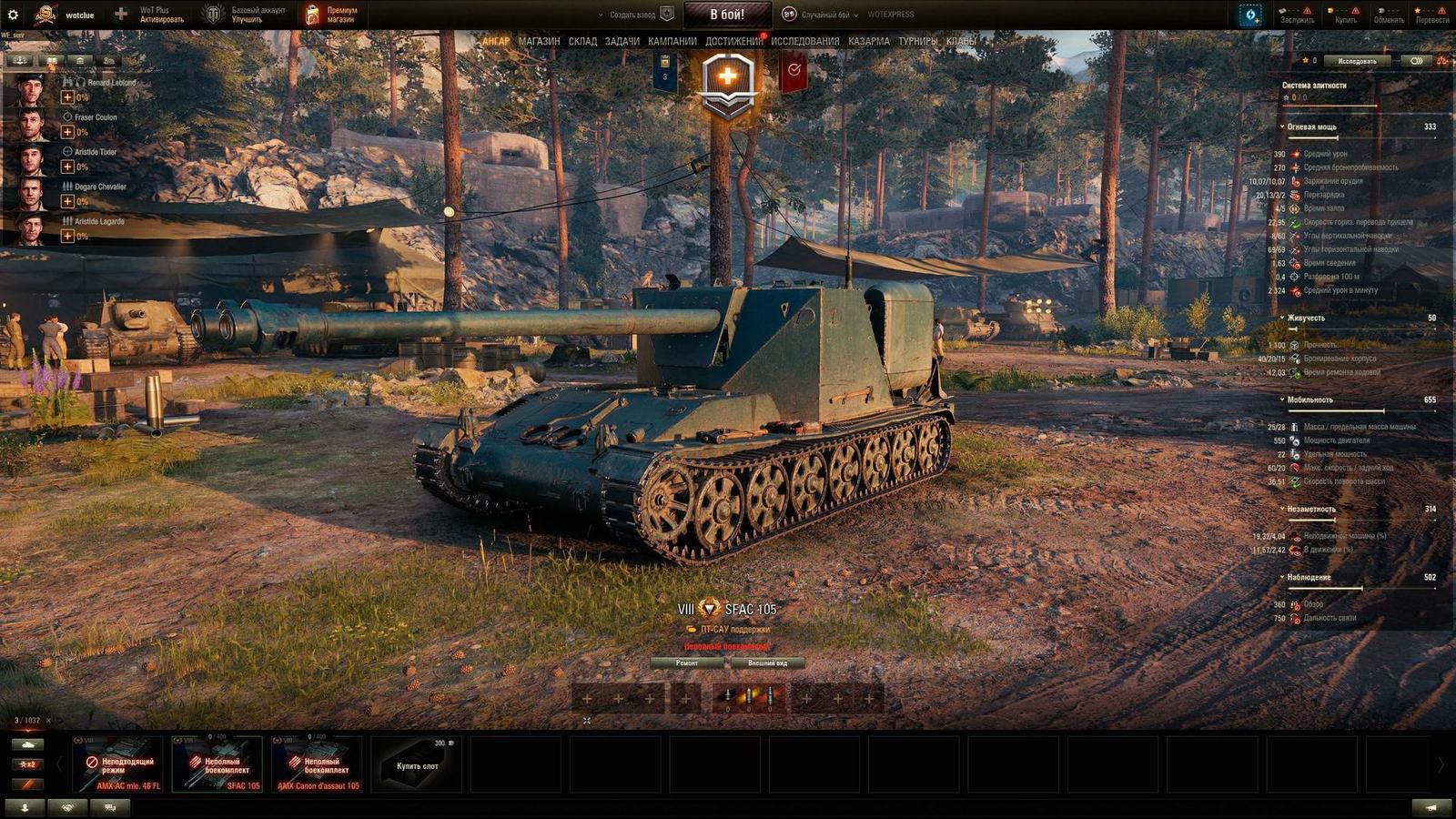Buy a new slot via Купить слот
1456x819 pixels.
(418, 764)
